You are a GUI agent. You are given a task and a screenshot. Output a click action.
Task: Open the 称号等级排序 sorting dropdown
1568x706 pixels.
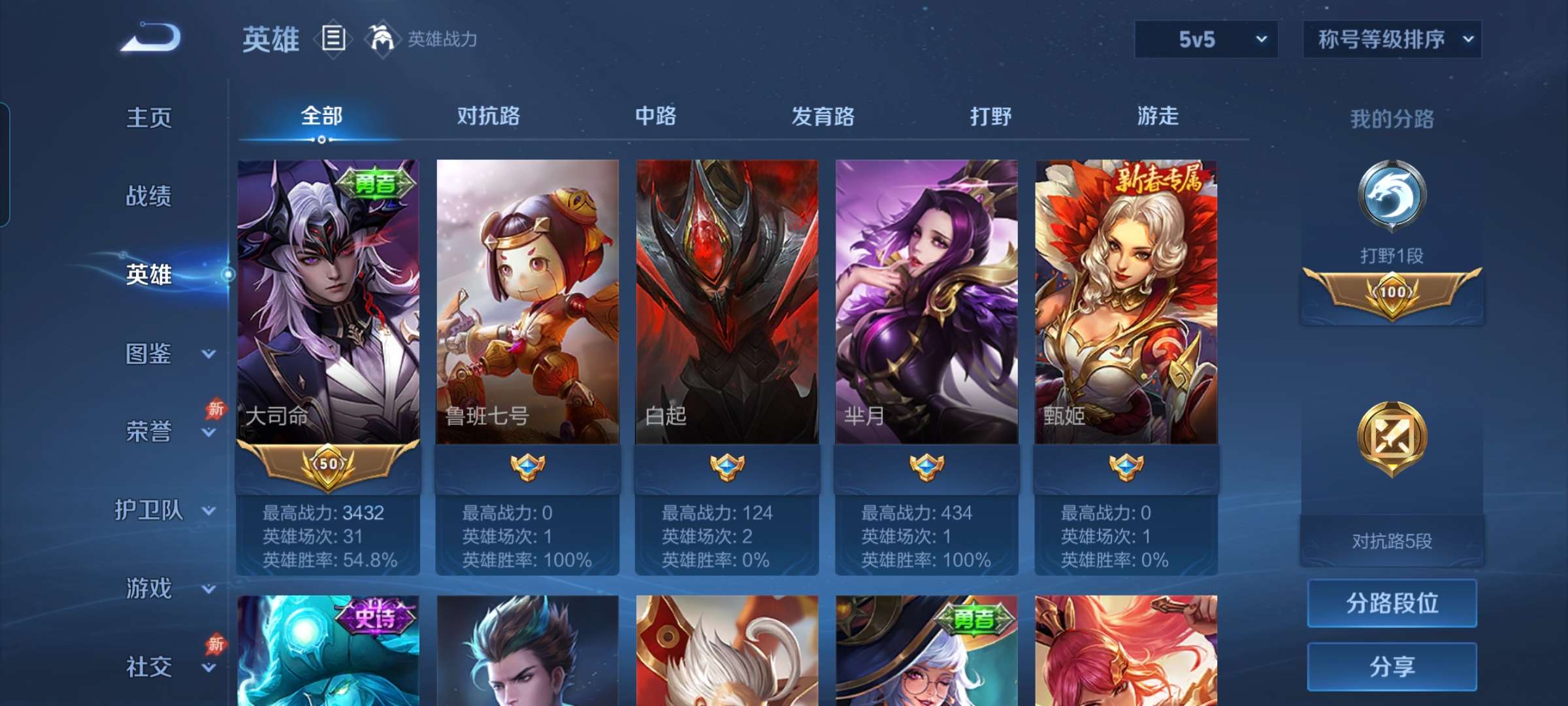[1392, 39]
